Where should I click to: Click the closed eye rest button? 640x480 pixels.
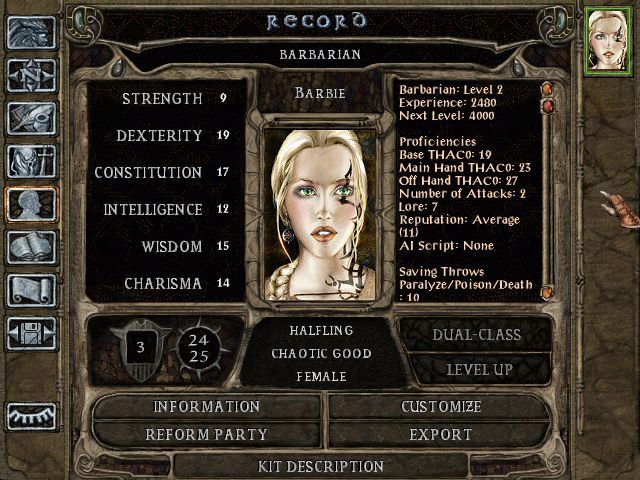tap(31, 415)
